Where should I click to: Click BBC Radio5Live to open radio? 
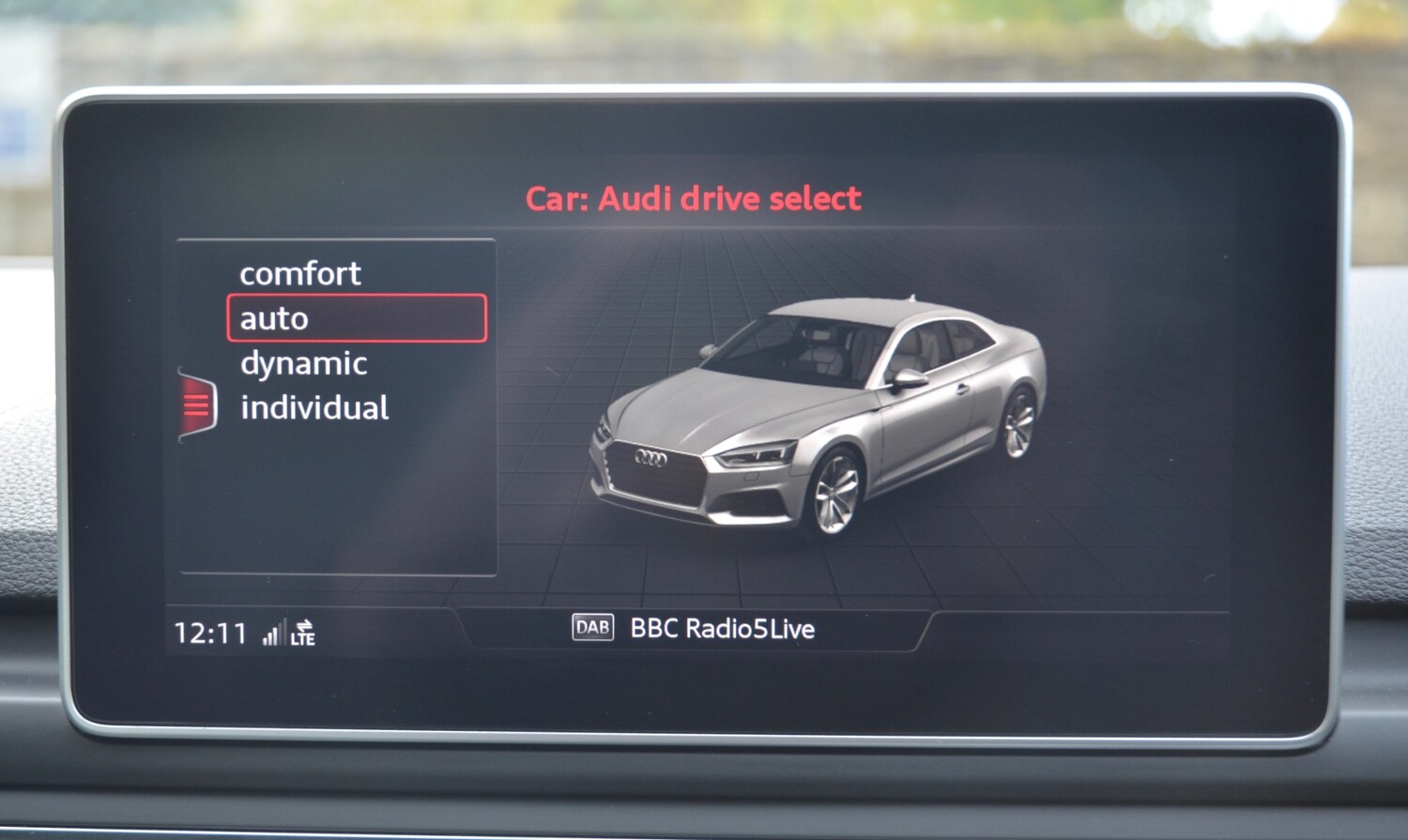(x=725, y=629)
